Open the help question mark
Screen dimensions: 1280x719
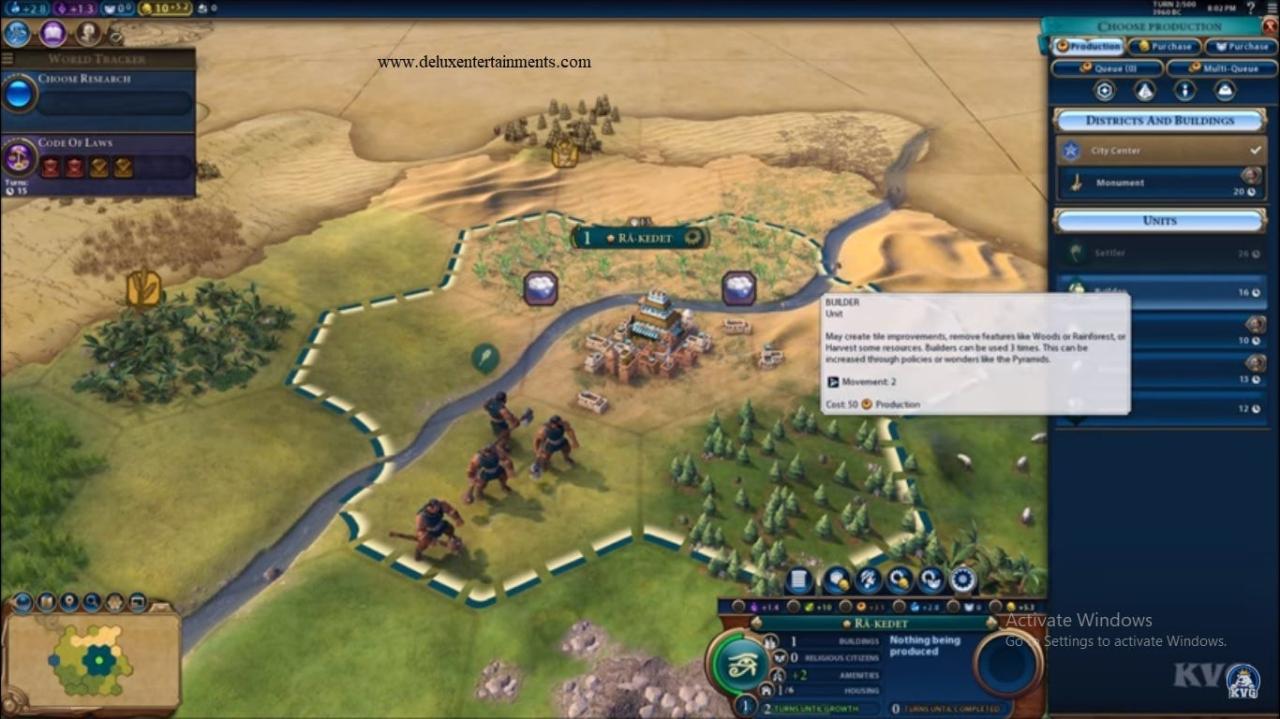click(x=1268, y=8)
